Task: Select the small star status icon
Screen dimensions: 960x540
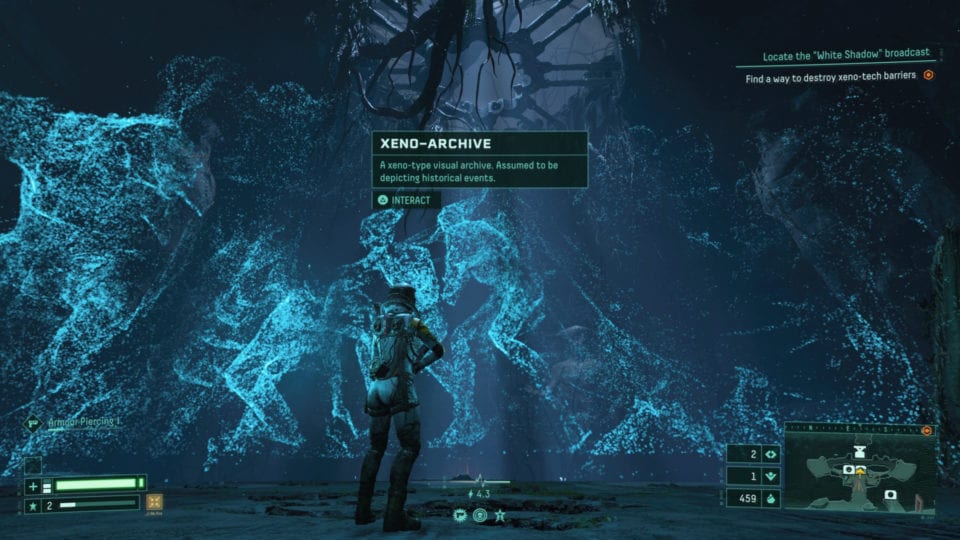Action: (500, 516)
